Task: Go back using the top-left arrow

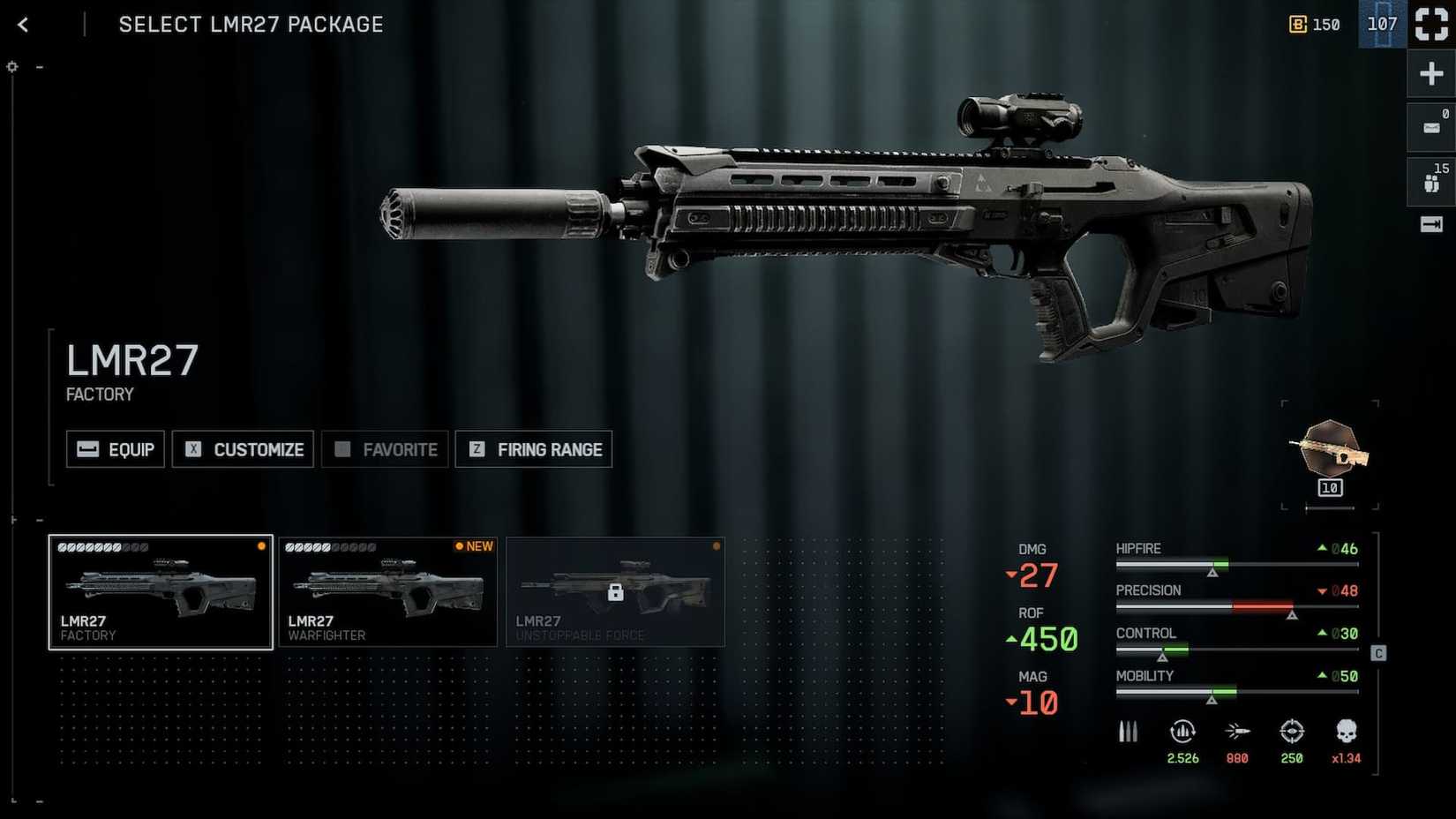Action: tap(24, 25)
